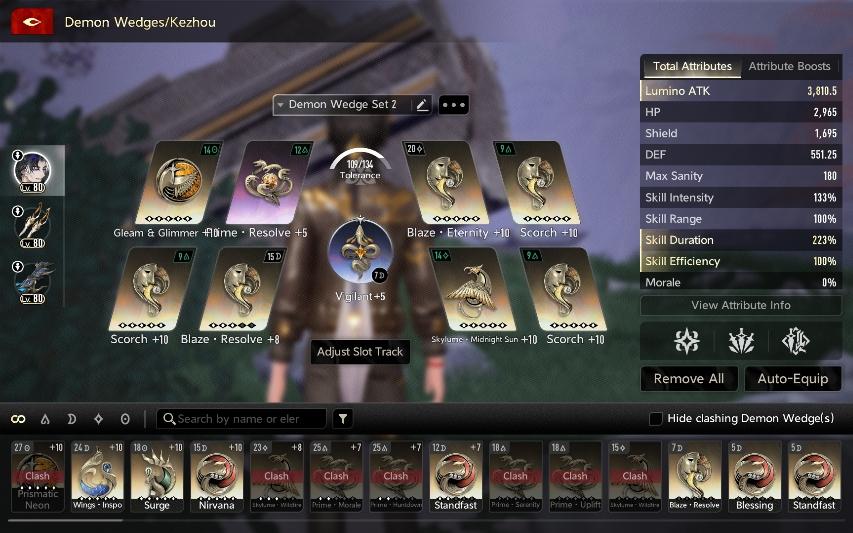Click the Adjust Slot Track button

point(360,352)
